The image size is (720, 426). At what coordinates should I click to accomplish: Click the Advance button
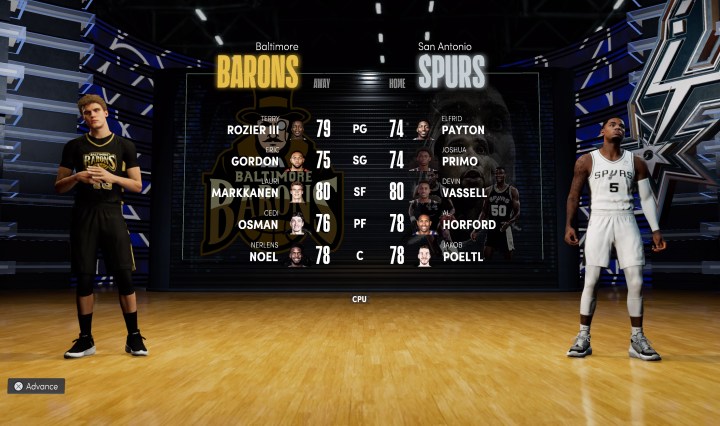(x=37, y=386)
